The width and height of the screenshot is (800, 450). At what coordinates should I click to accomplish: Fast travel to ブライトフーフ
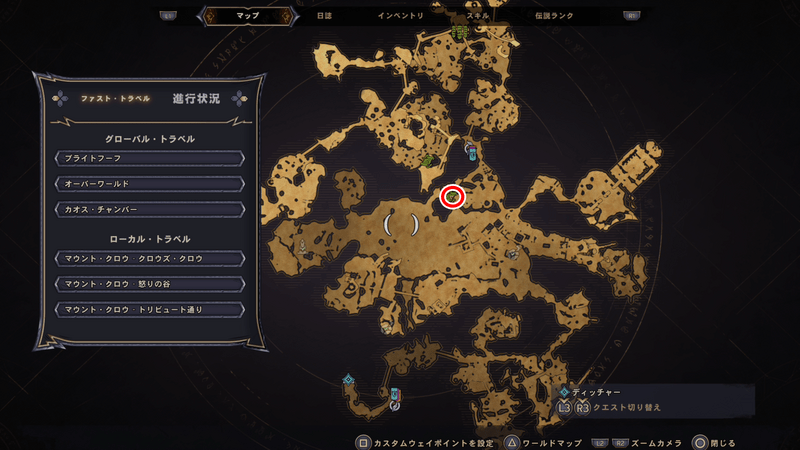tap(148, 158)
